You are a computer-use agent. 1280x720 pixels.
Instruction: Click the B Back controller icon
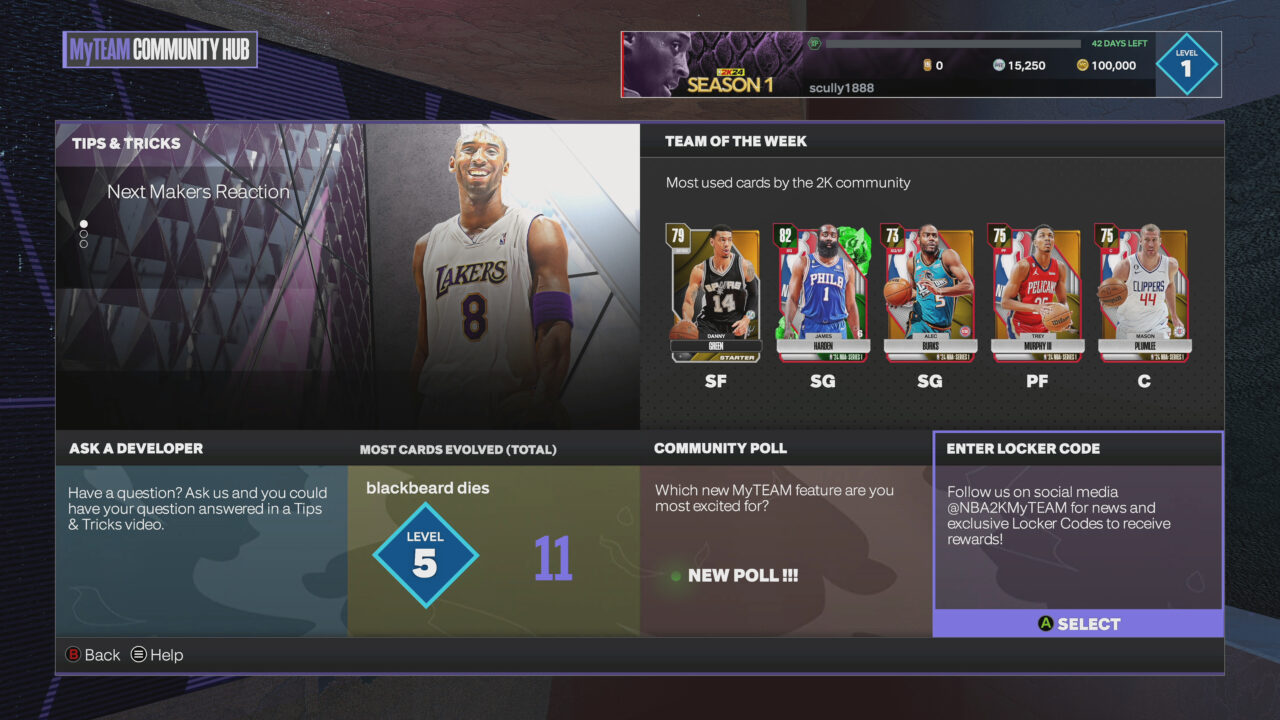coord(73,654)
